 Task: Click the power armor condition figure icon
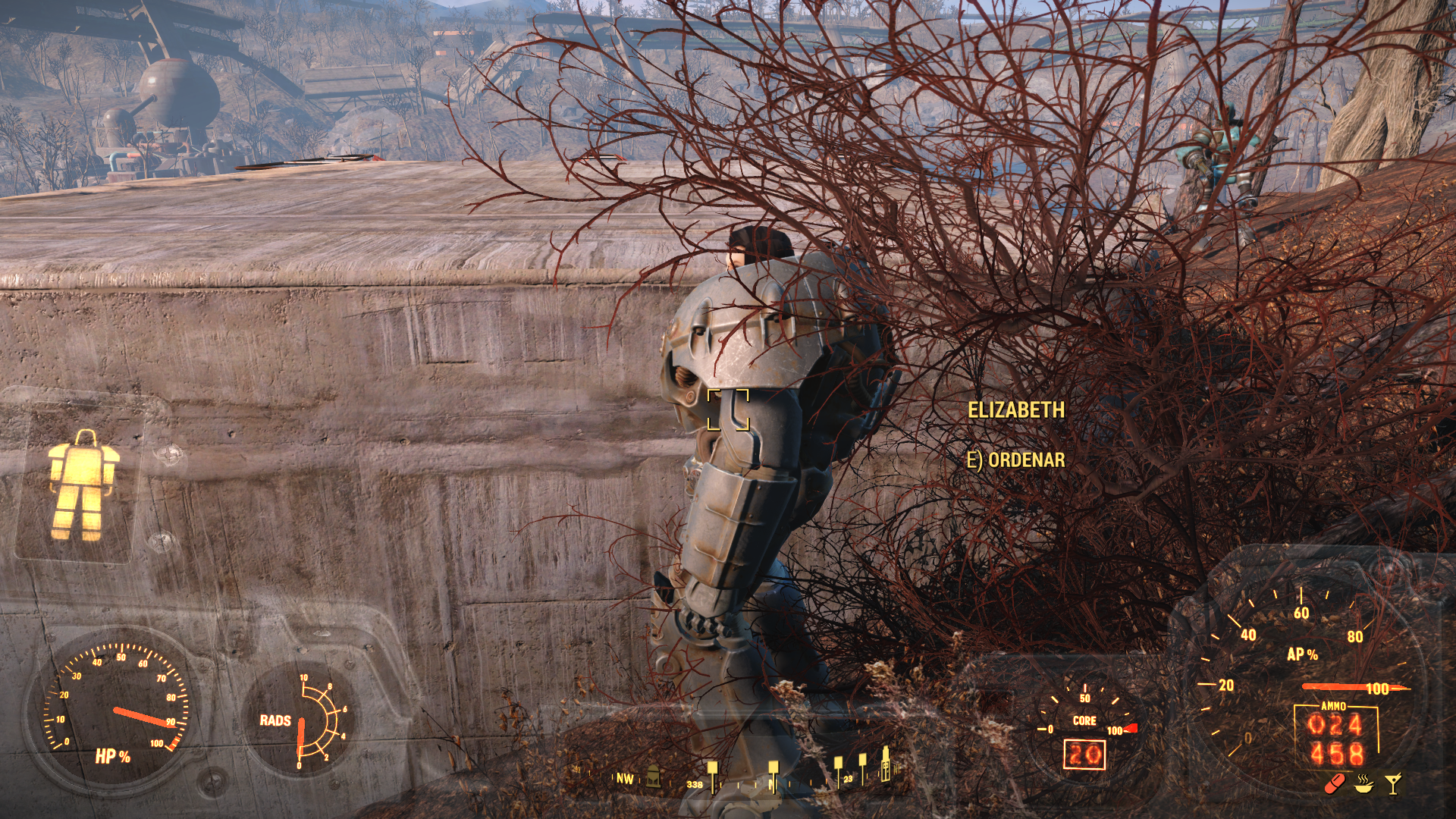(82, 484)
